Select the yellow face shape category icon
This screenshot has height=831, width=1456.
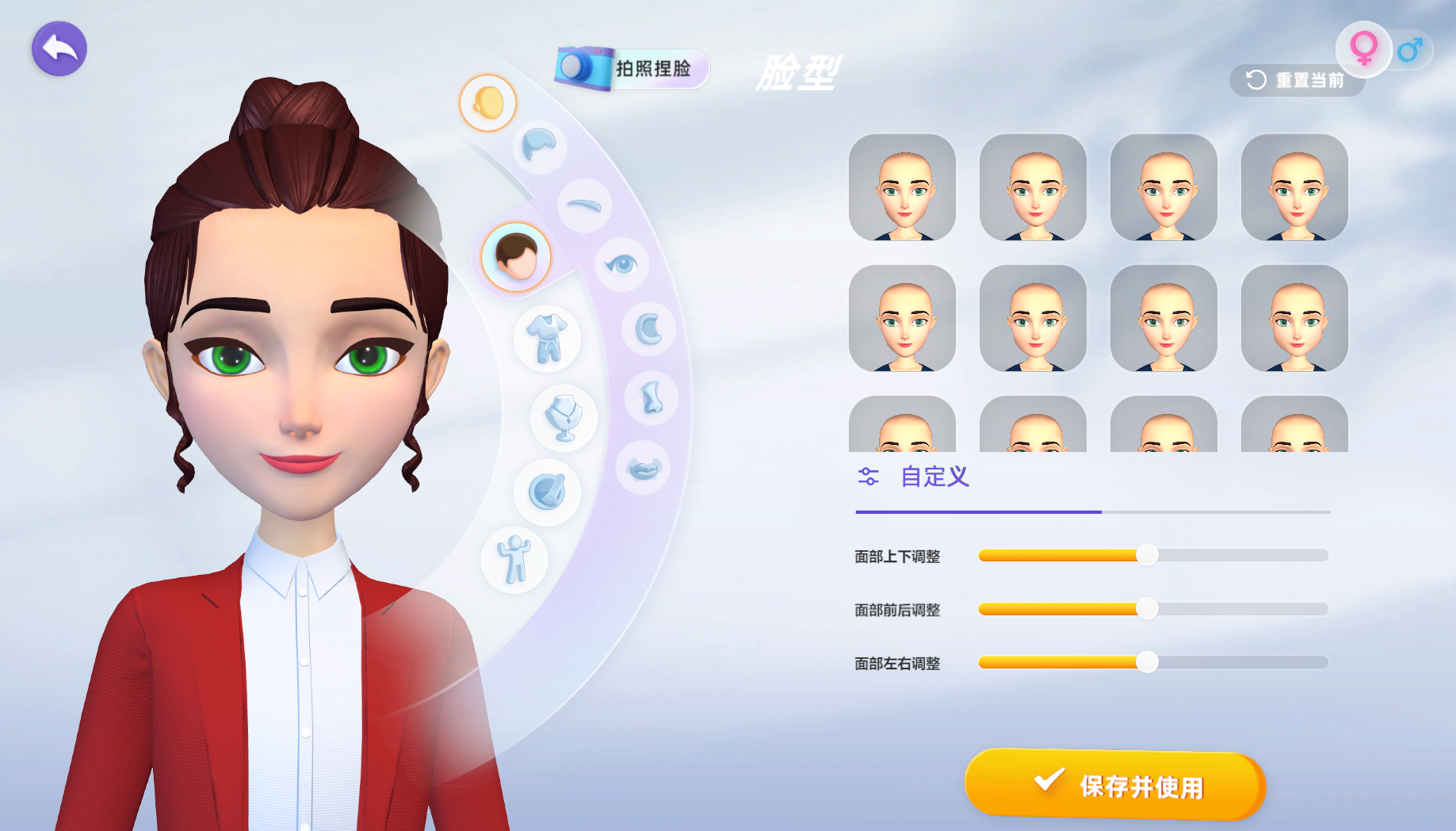488,103
